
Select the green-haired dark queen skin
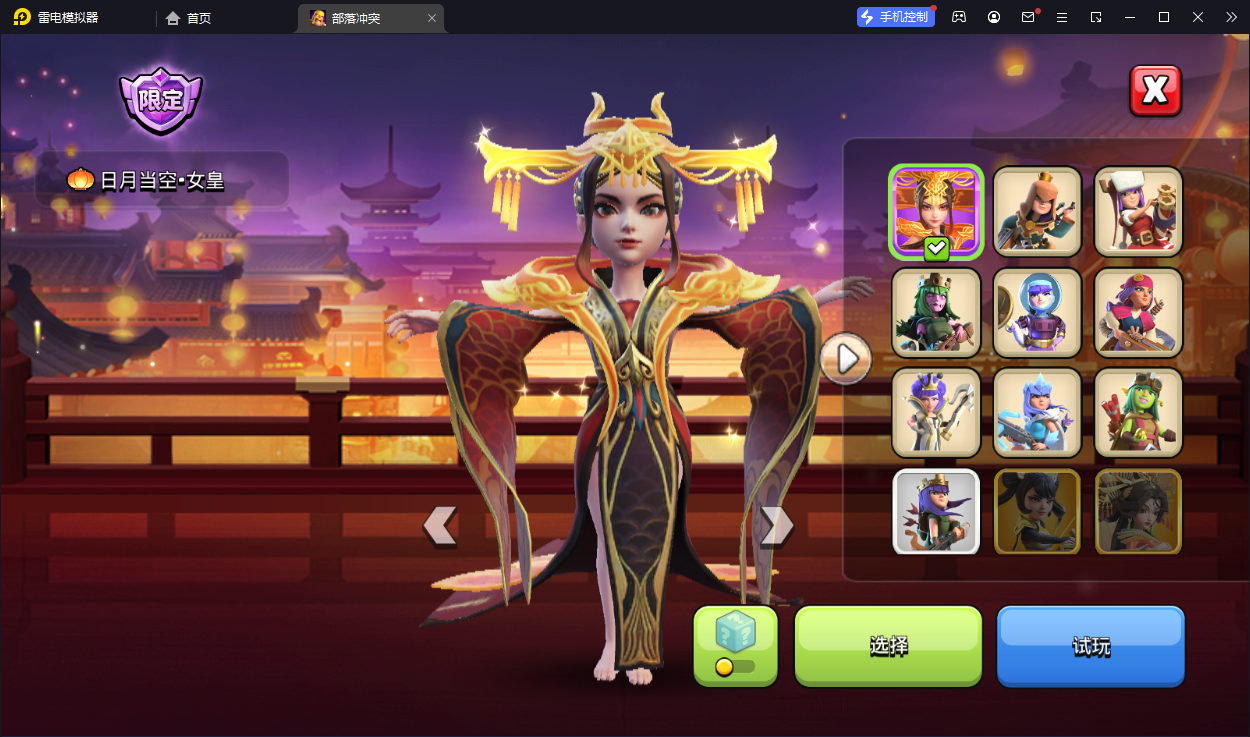(x=936, y=312)
